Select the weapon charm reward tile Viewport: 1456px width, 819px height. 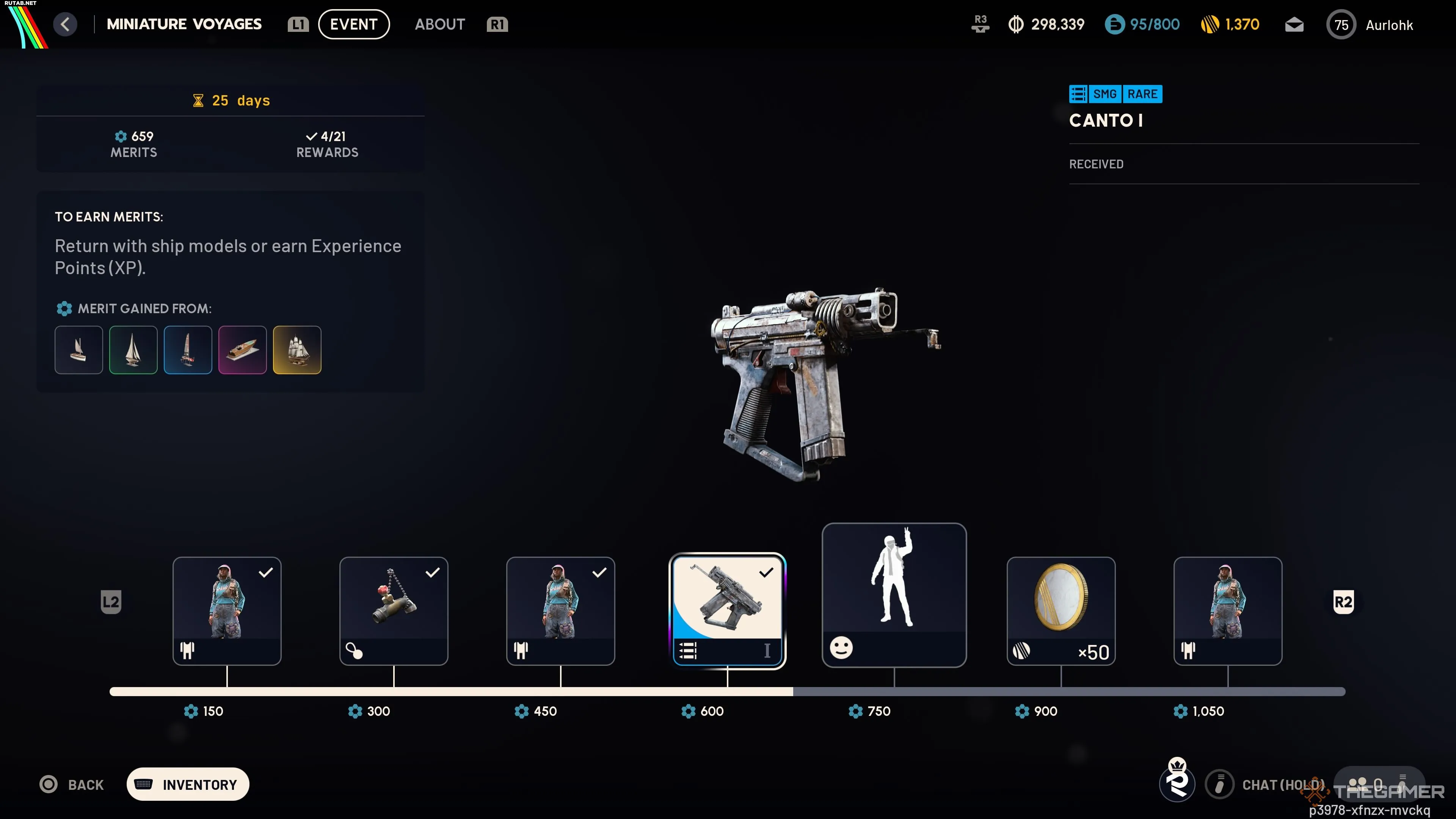click(394, 610)
